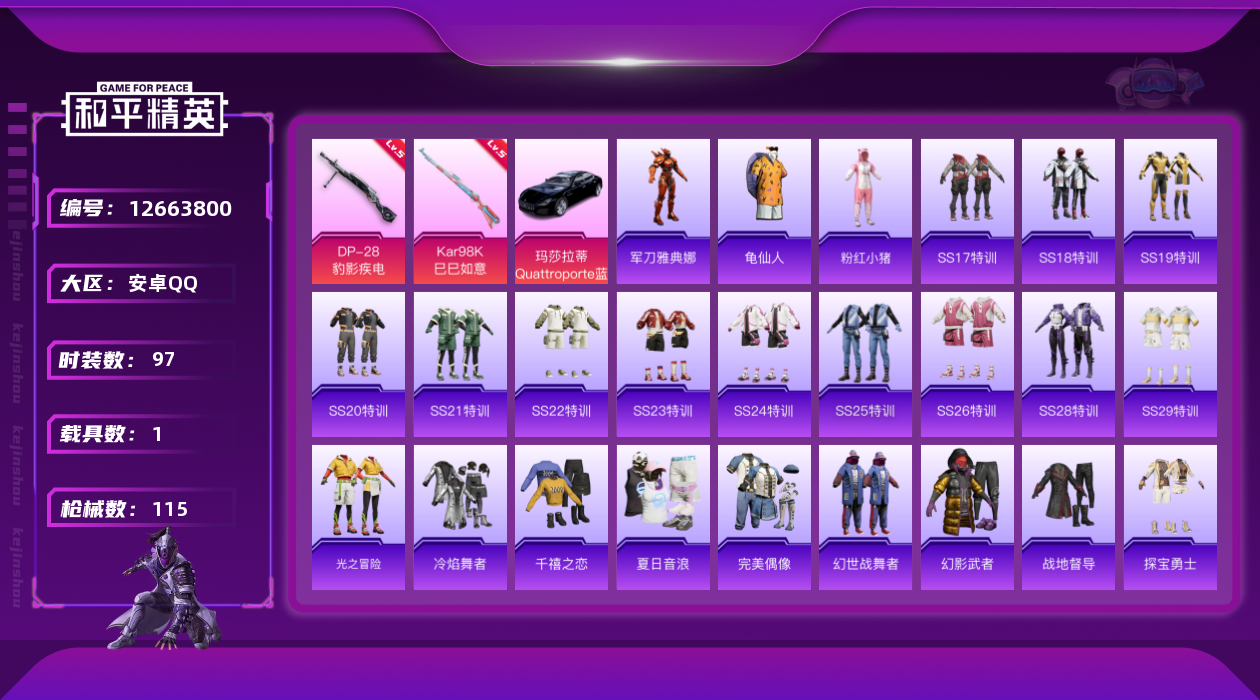Choose the Kar98K 巳巳如意 rifle card
This screenshot has width=1260, height=700.
click(460, 211)
